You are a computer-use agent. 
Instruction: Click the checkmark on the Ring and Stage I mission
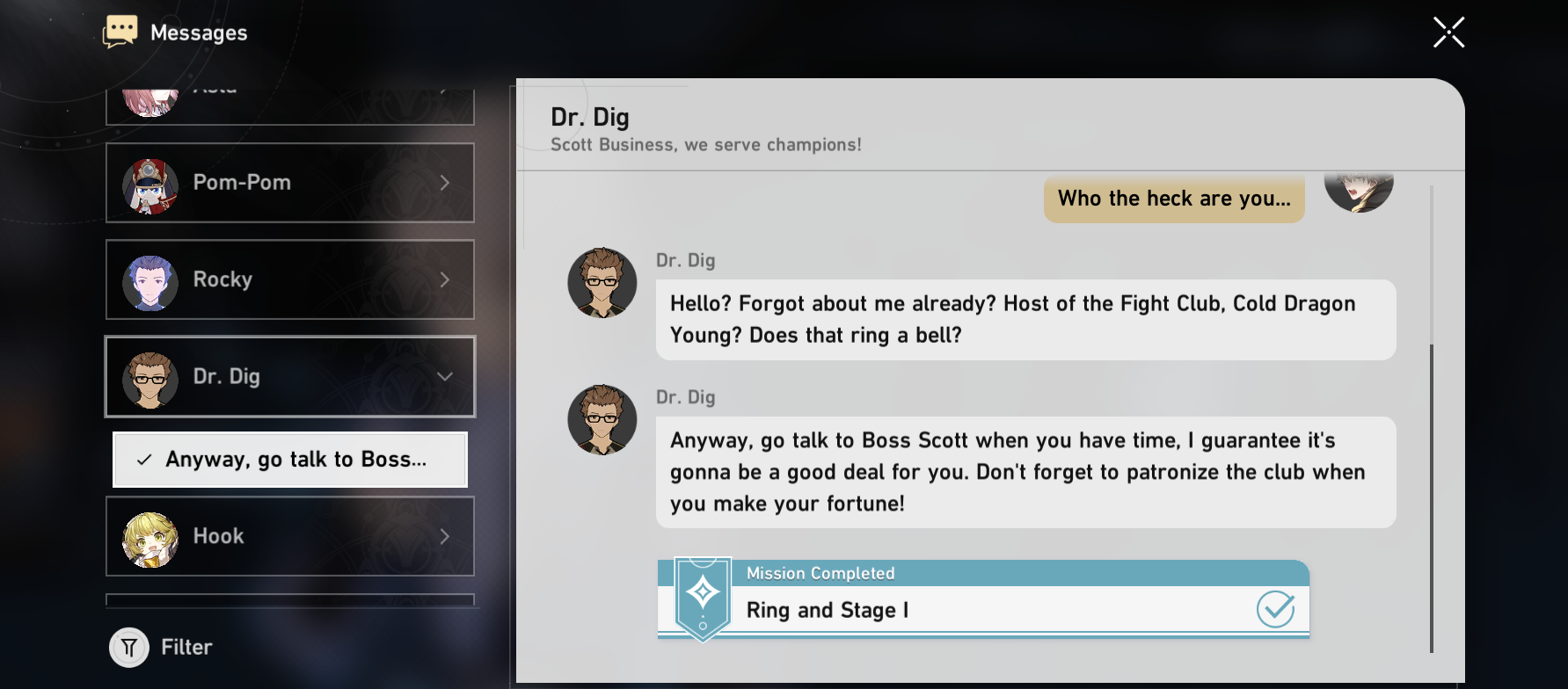tap(1276, 608)
